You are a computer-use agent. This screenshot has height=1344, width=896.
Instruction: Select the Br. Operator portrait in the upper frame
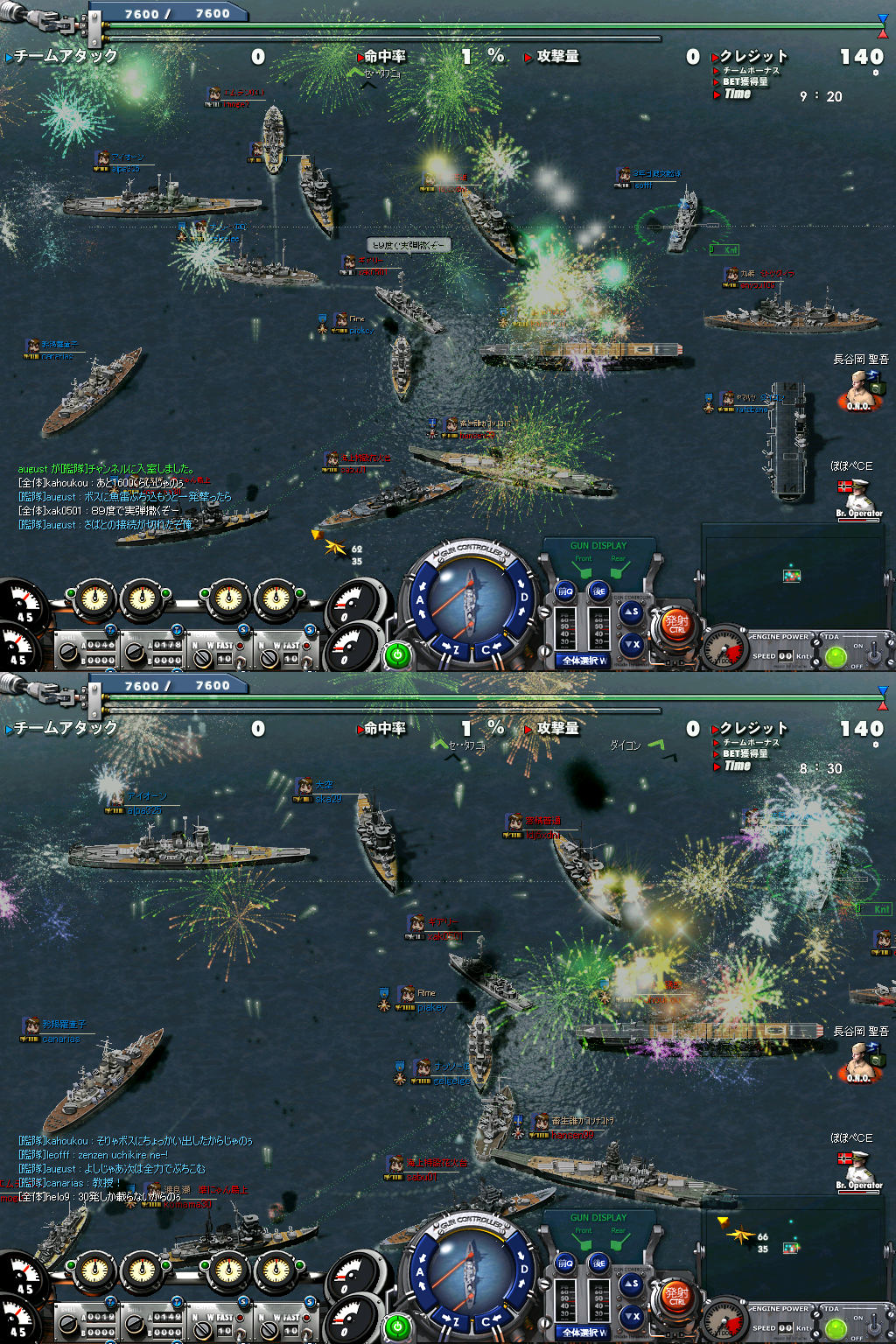click(x=858, y=497)
